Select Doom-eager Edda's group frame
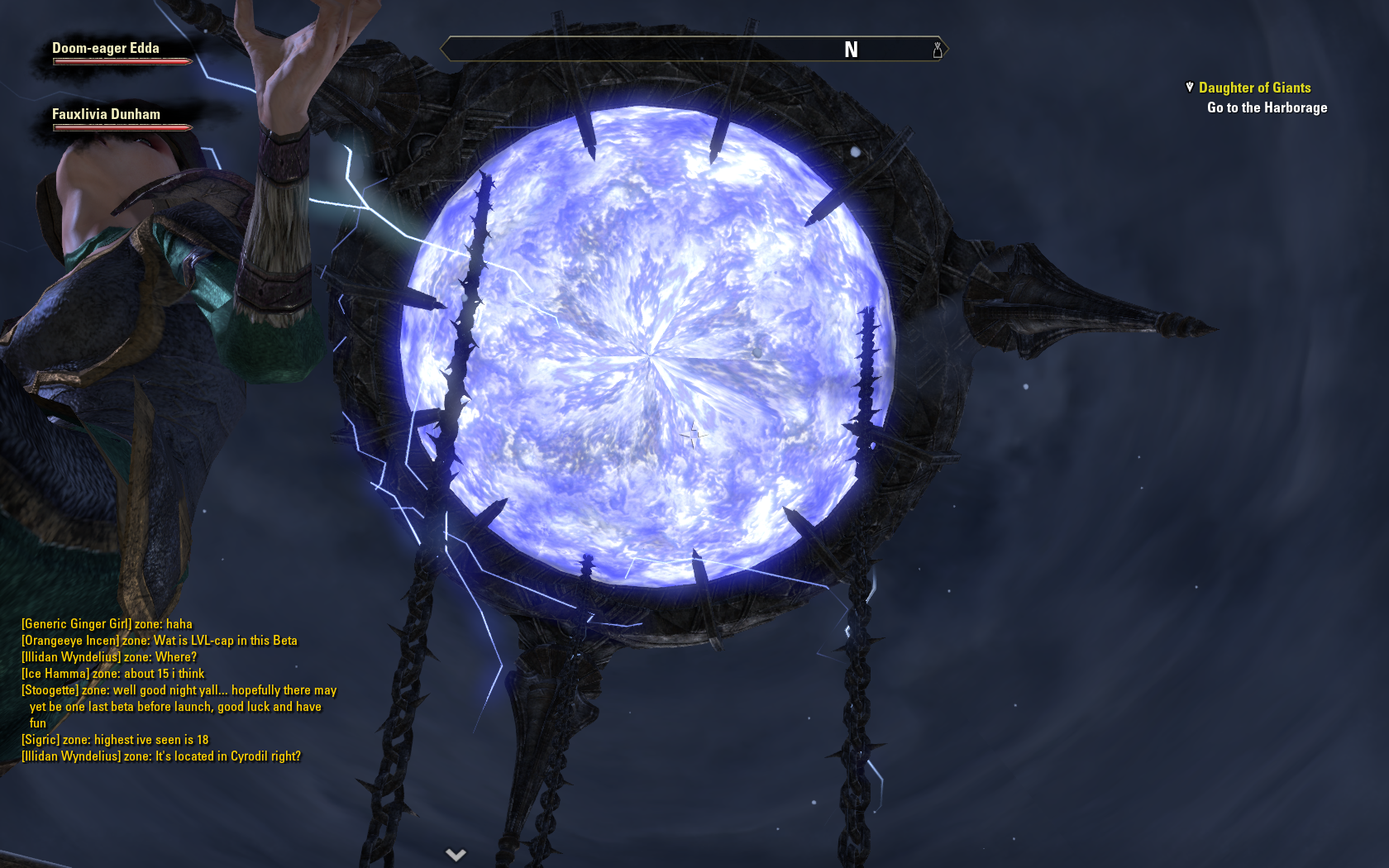Image resolution: width=1389 pixels, height=868 pixels. click(106, 48)
